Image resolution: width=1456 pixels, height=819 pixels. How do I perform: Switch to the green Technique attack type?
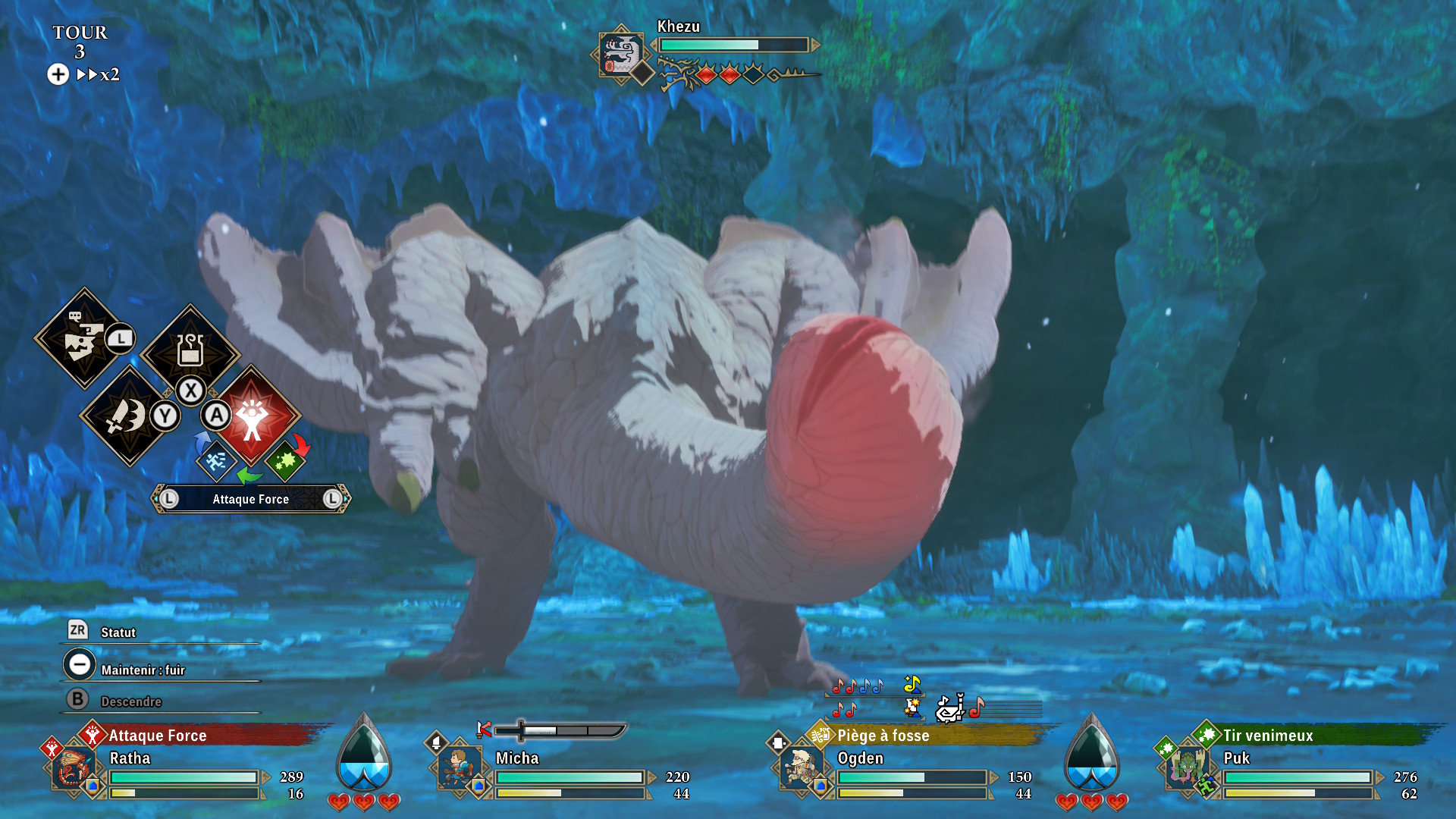[285, 460]
